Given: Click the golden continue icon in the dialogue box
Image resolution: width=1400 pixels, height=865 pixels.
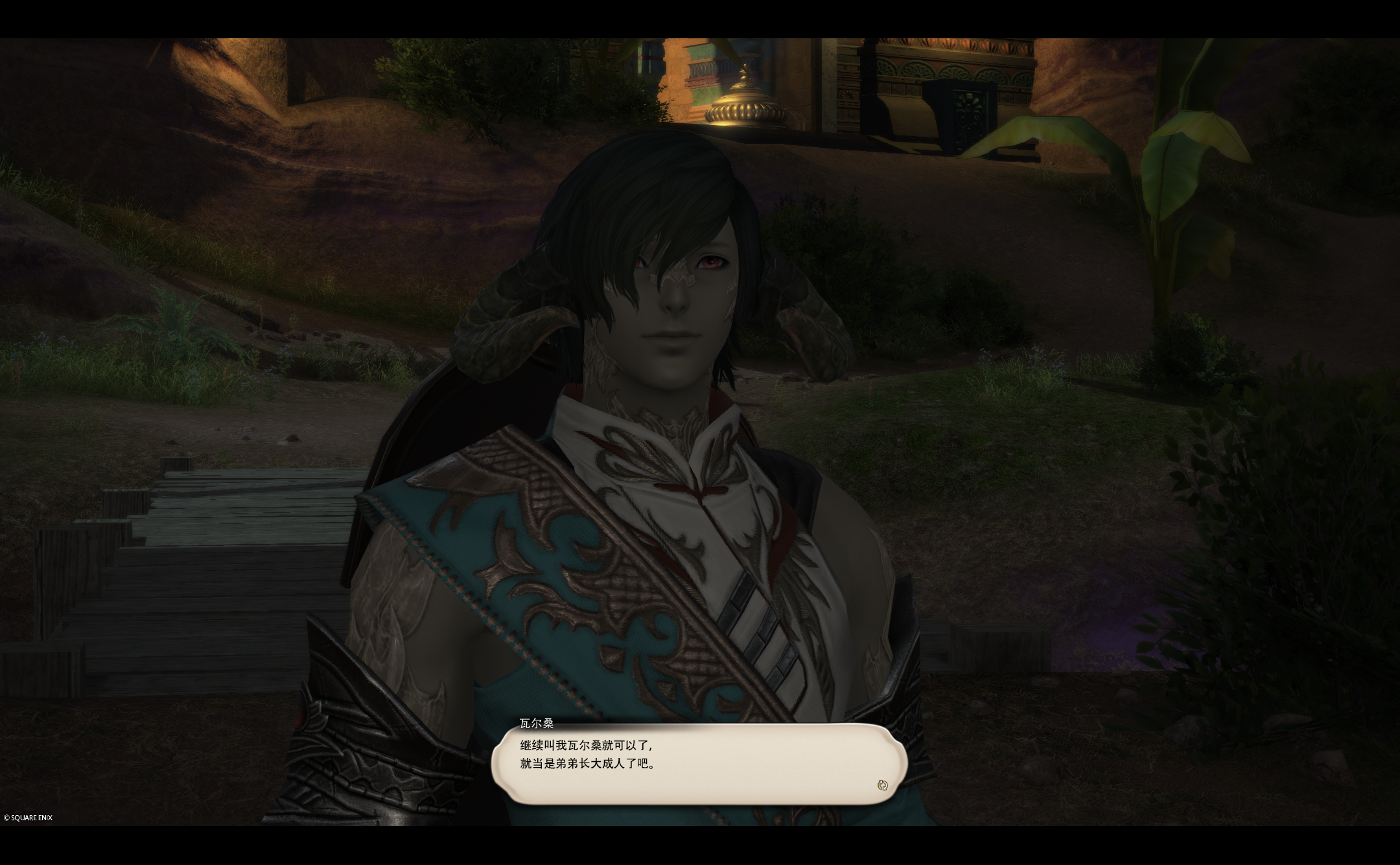Looking at the screenshot, I should coord(881,785).
